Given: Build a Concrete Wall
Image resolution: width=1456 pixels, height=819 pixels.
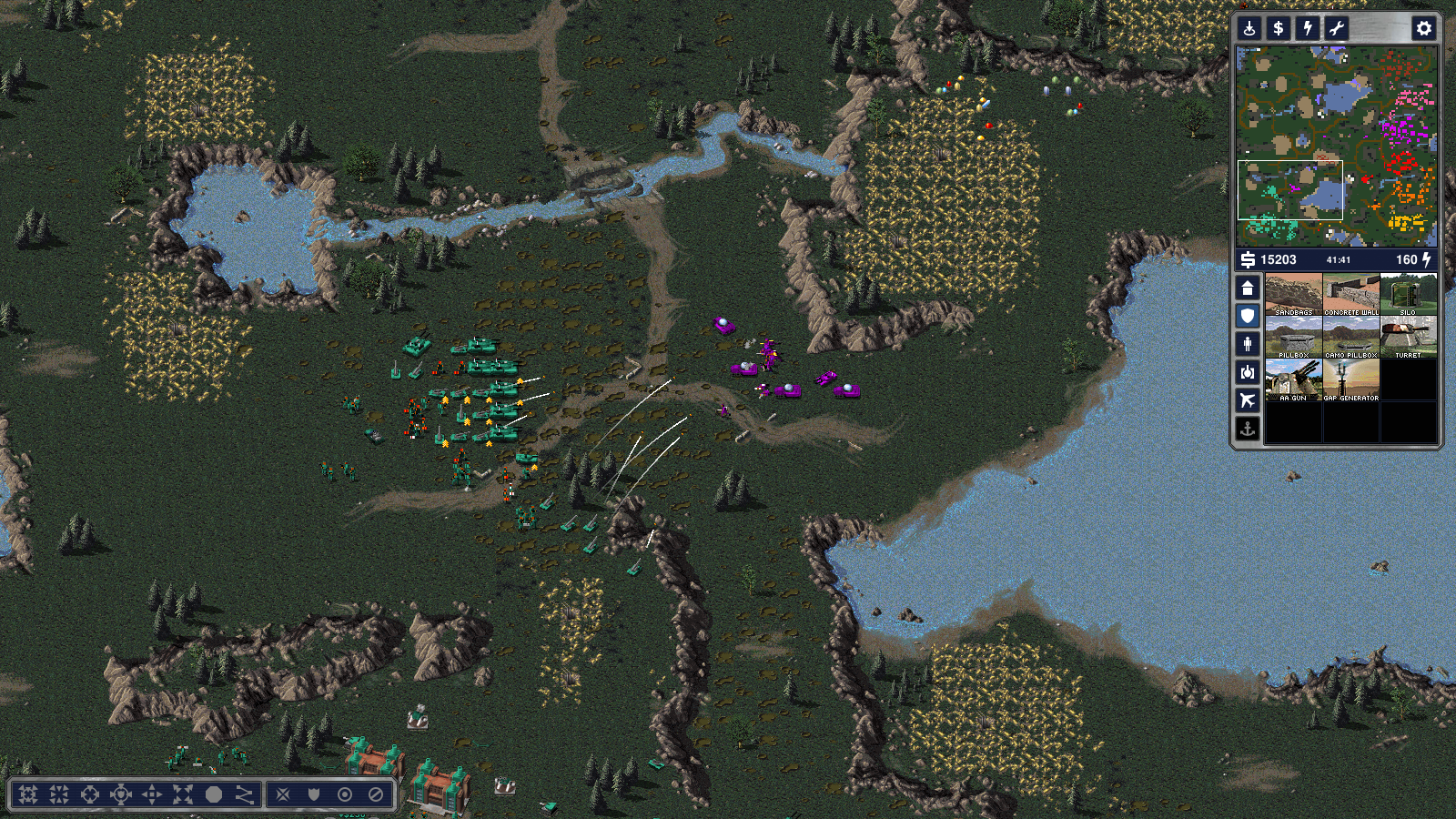Looking at the screenshot, I should [1351, 295].
